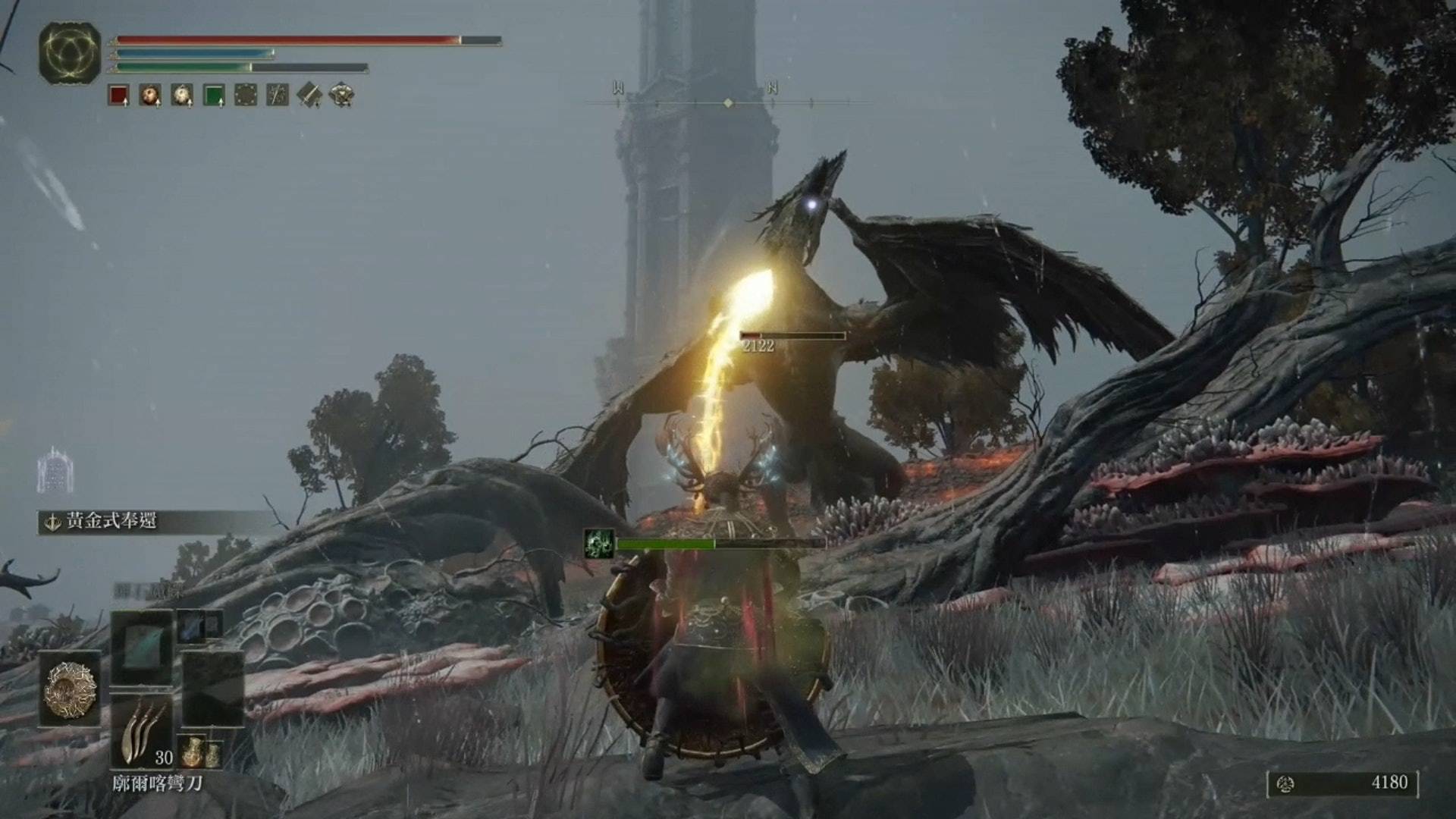Click the summoning gravestone indicator icon
Image resolution: width=1456 pixels, height=819 pixels.
(55, 470)
